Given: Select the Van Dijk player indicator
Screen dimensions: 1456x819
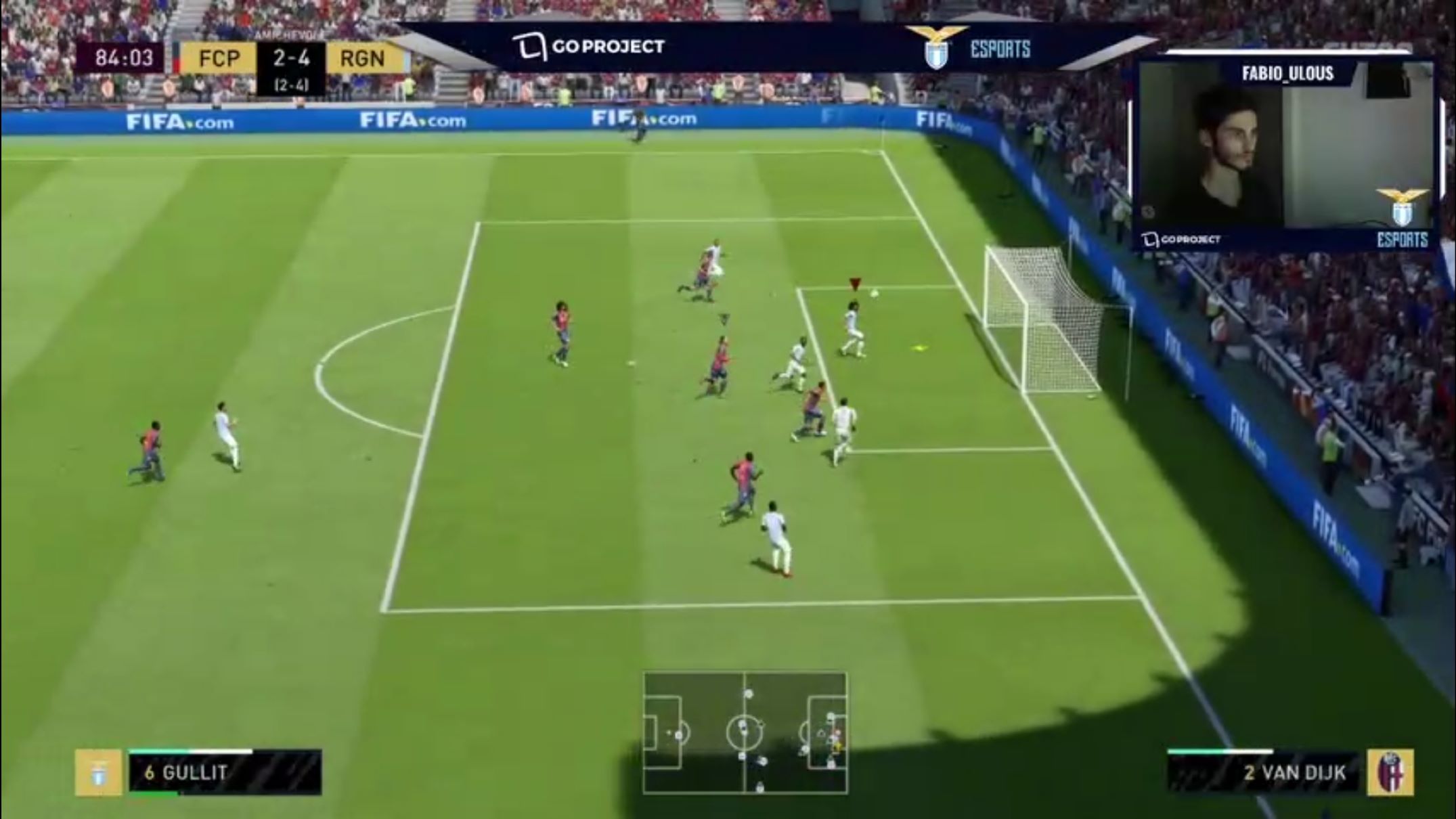Looking at the screenshot, I should point(1263,772).
